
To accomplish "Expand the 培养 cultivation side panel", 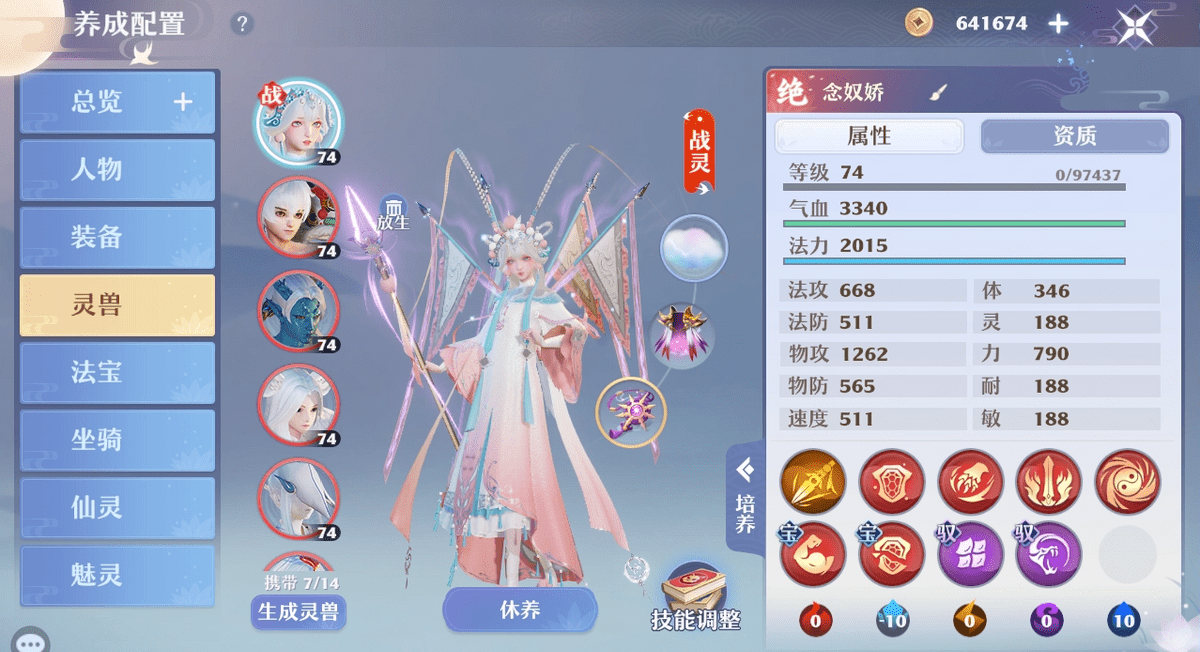I will pos(745,496).
